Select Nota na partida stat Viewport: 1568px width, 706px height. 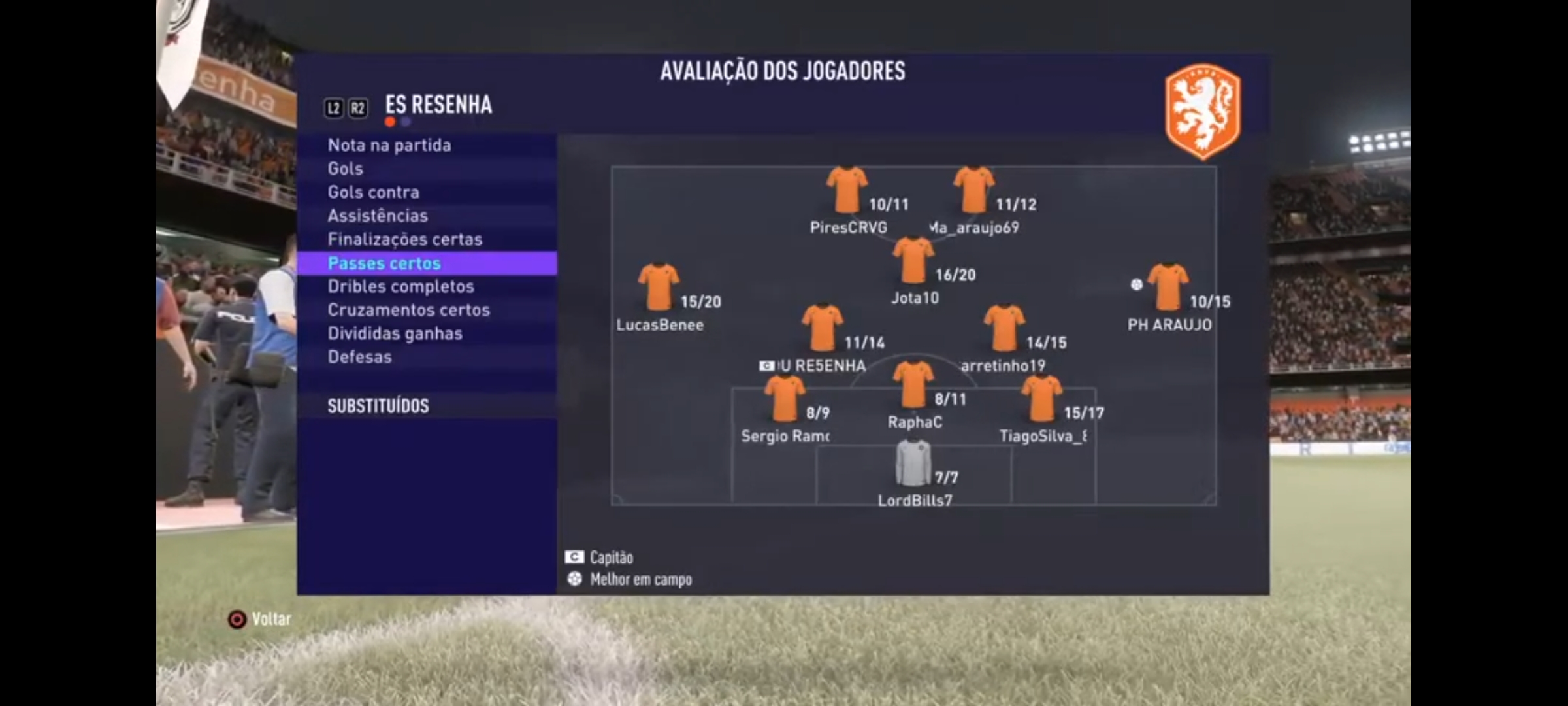[x=389, y=145]
